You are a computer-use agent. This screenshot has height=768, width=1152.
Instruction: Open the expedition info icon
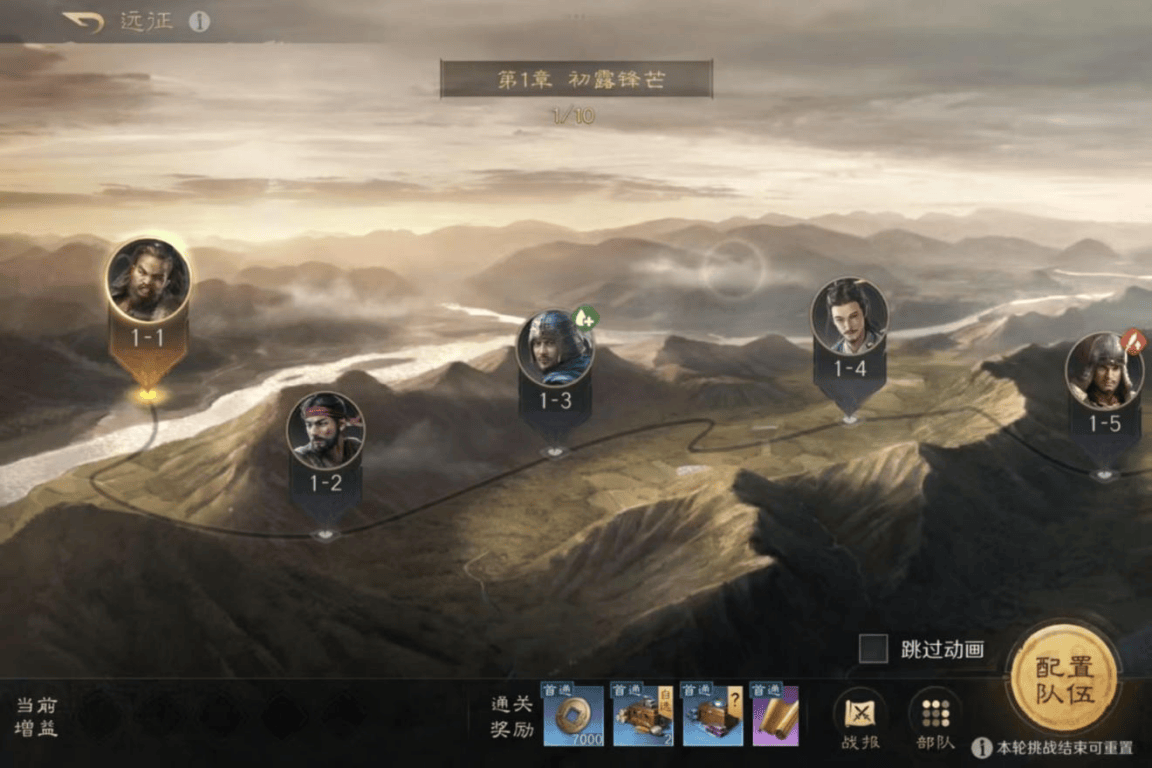click(200, 21)
